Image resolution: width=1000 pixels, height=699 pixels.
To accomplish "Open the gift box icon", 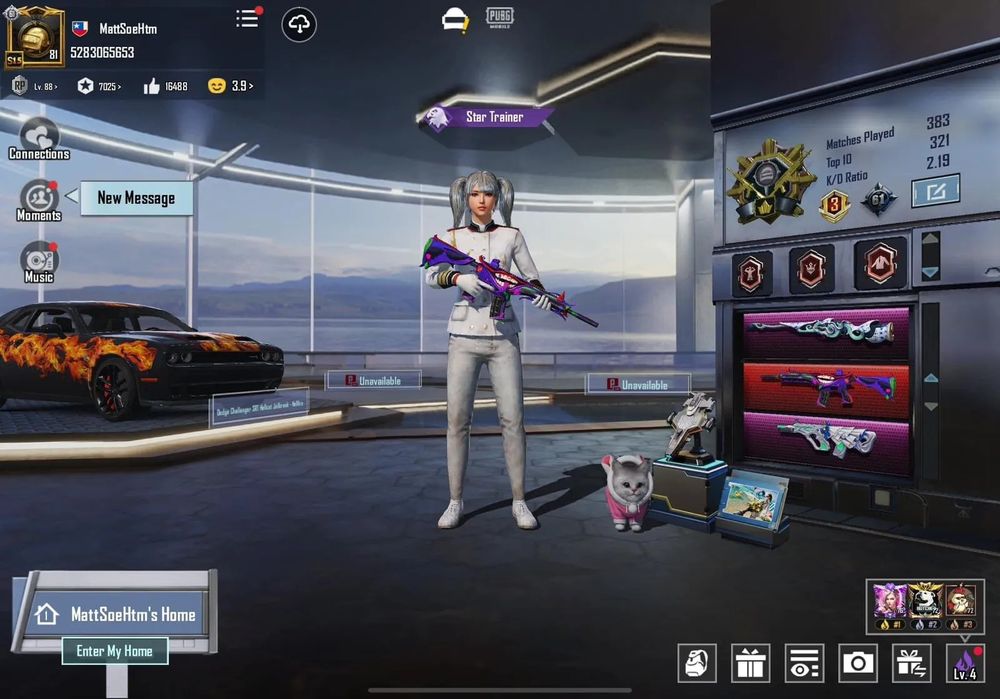I will [750, 662].
